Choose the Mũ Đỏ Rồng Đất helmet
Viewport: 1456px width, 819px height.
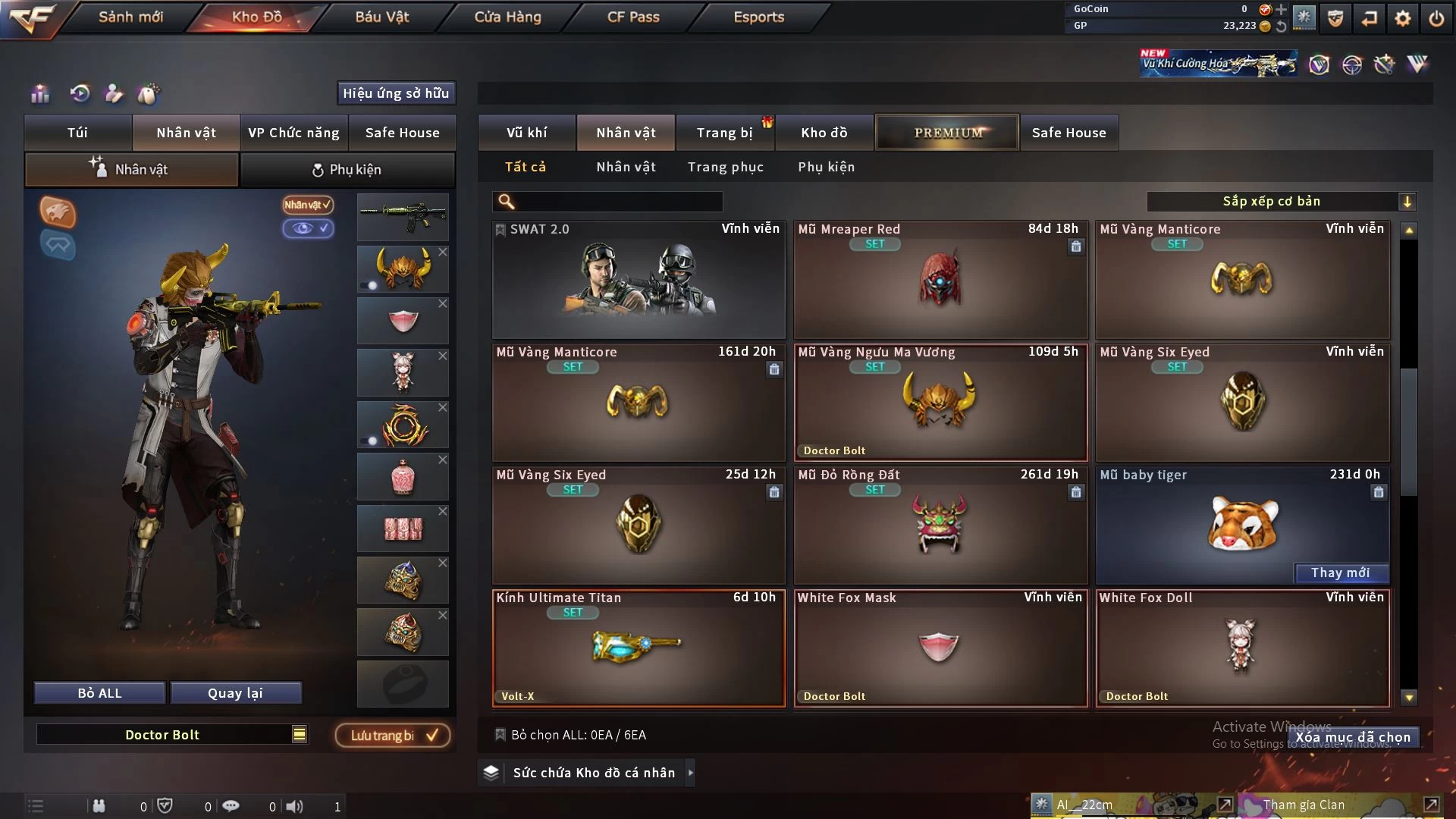[x=940, y=526]
